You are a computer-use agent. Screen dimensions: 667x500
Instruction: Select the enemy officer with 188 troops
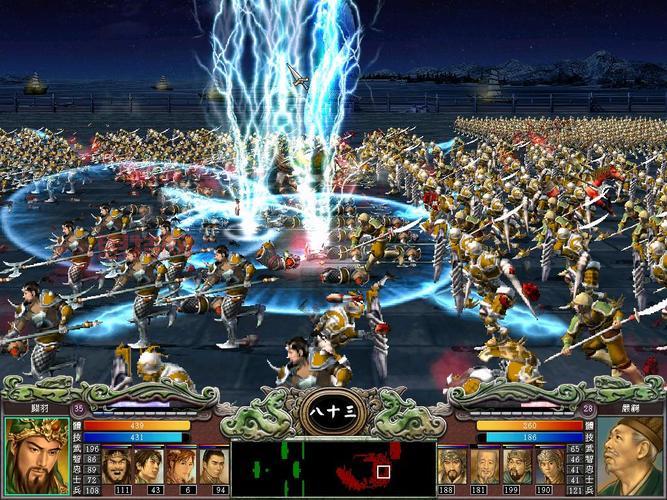click(x=452, y=465)
